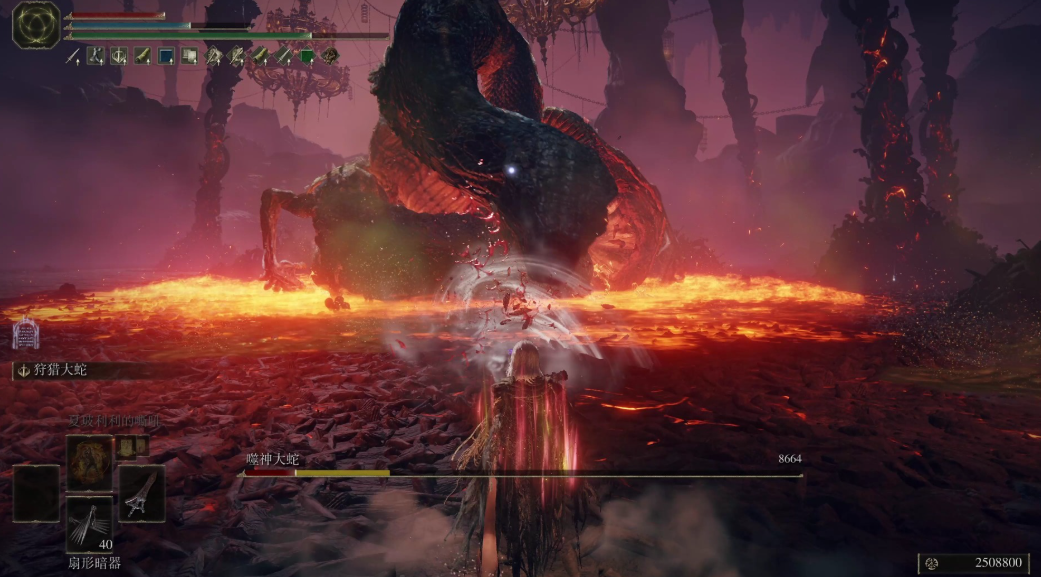Select the blue square buff icon
The image size is (1041, 577).
[166, 56]
